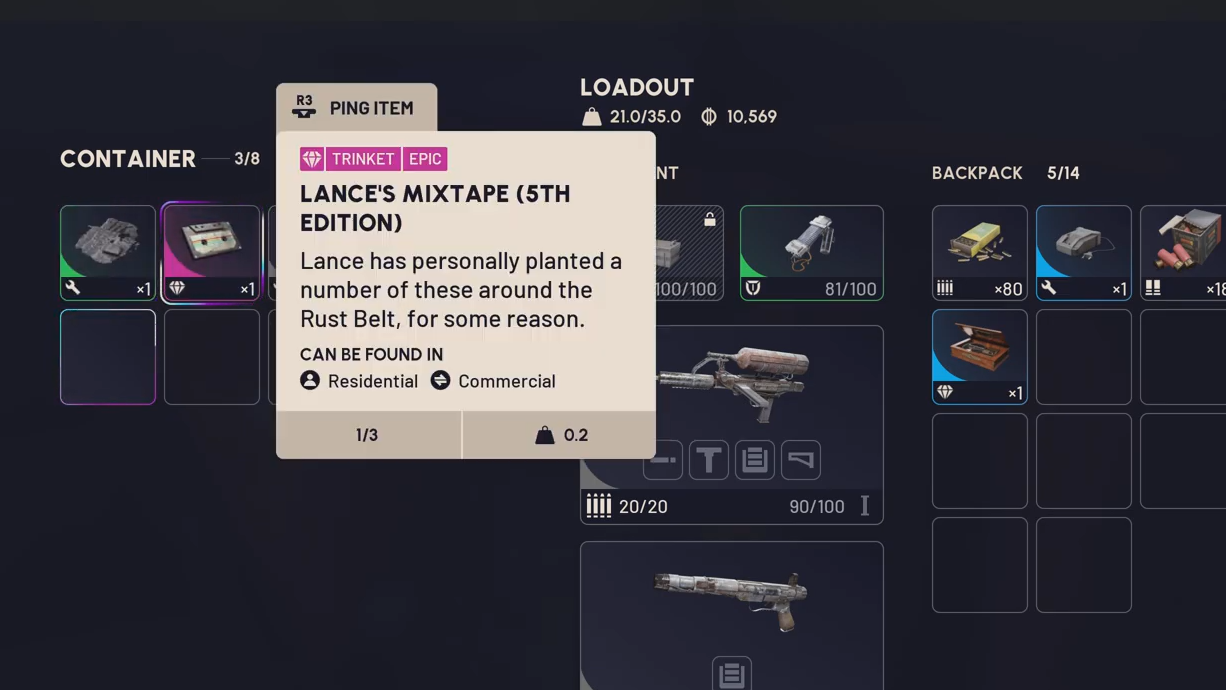Pick the wooden box trinket in the backpack
Image resolution: width=1226 pixels, height=690 pixels.
coord(979,356)
